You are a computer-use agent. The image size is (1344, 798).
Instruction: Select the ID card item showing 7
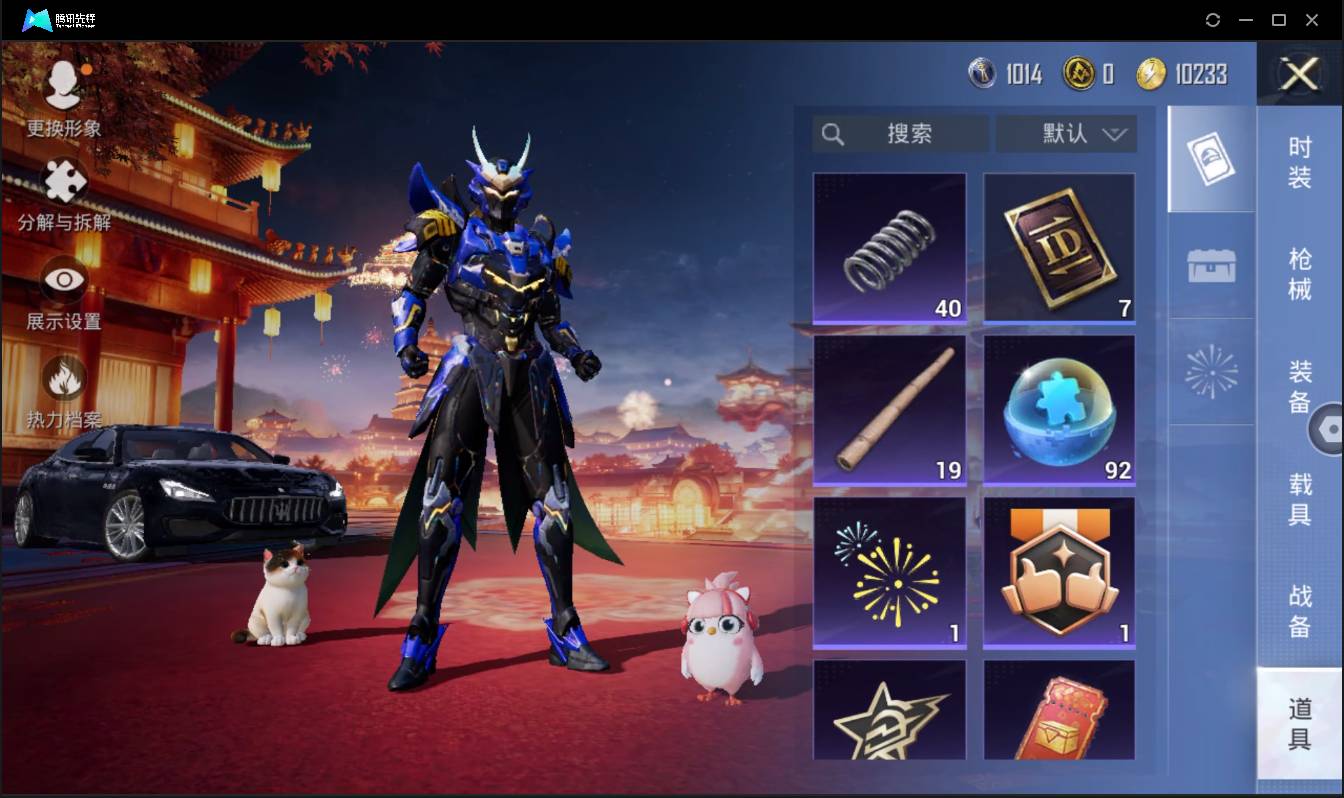tap(1059, 247)
